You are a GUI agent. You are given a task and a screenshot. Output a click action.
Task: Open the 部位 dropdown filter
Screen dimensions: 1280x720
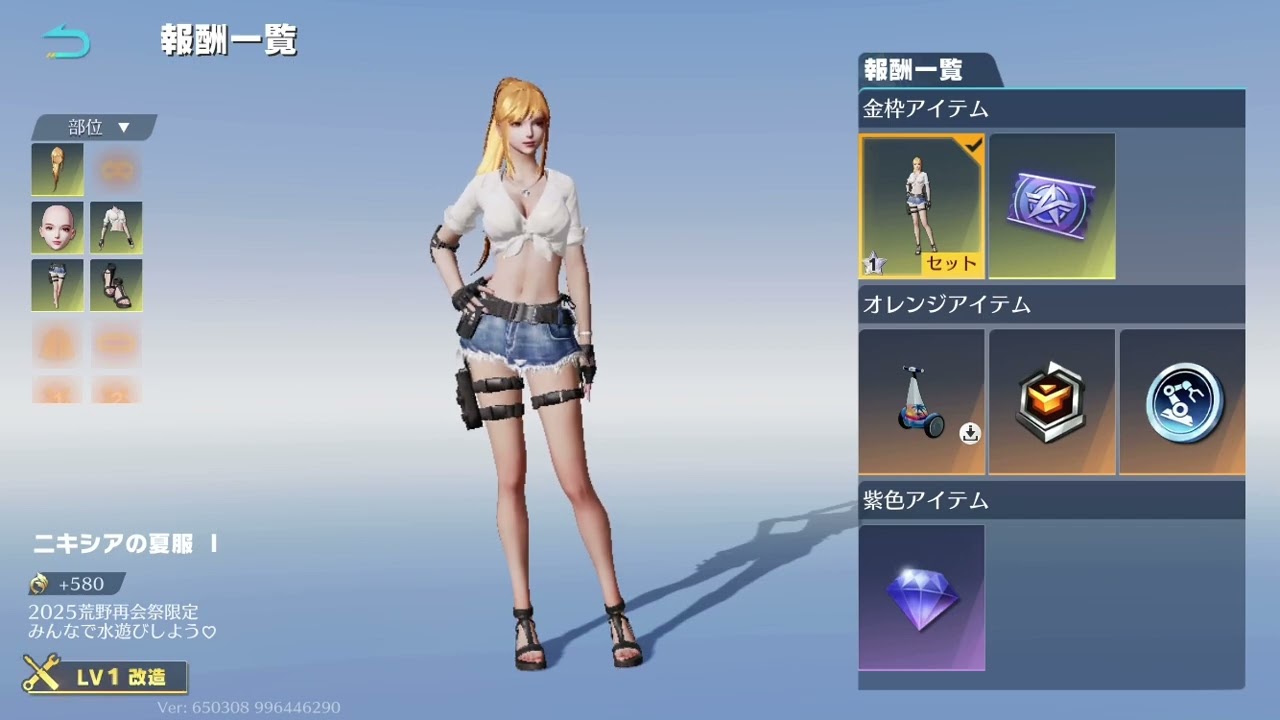(97, 127)
